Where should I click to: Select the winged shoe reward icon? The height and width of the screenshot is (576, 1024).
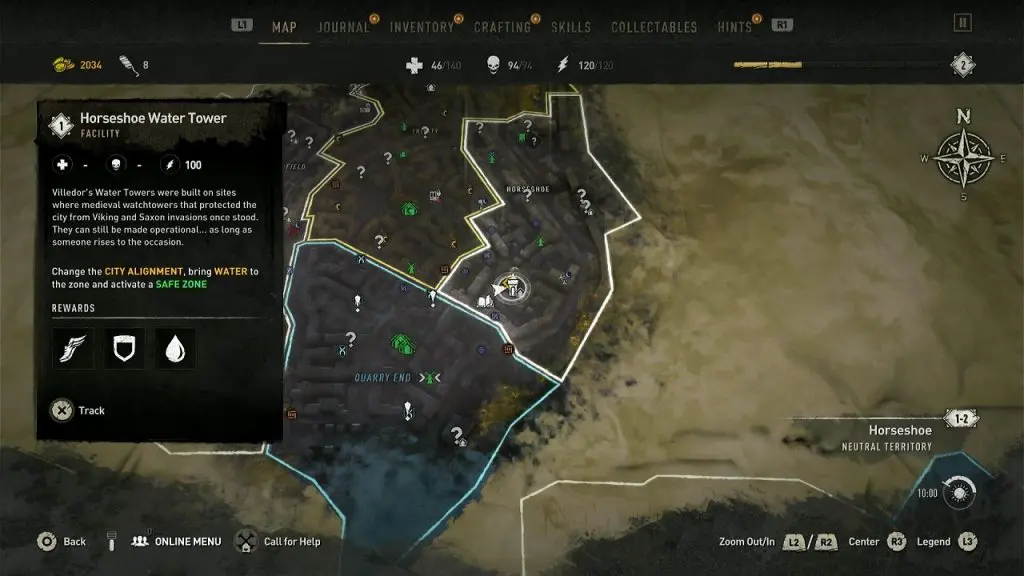[73, 348]
